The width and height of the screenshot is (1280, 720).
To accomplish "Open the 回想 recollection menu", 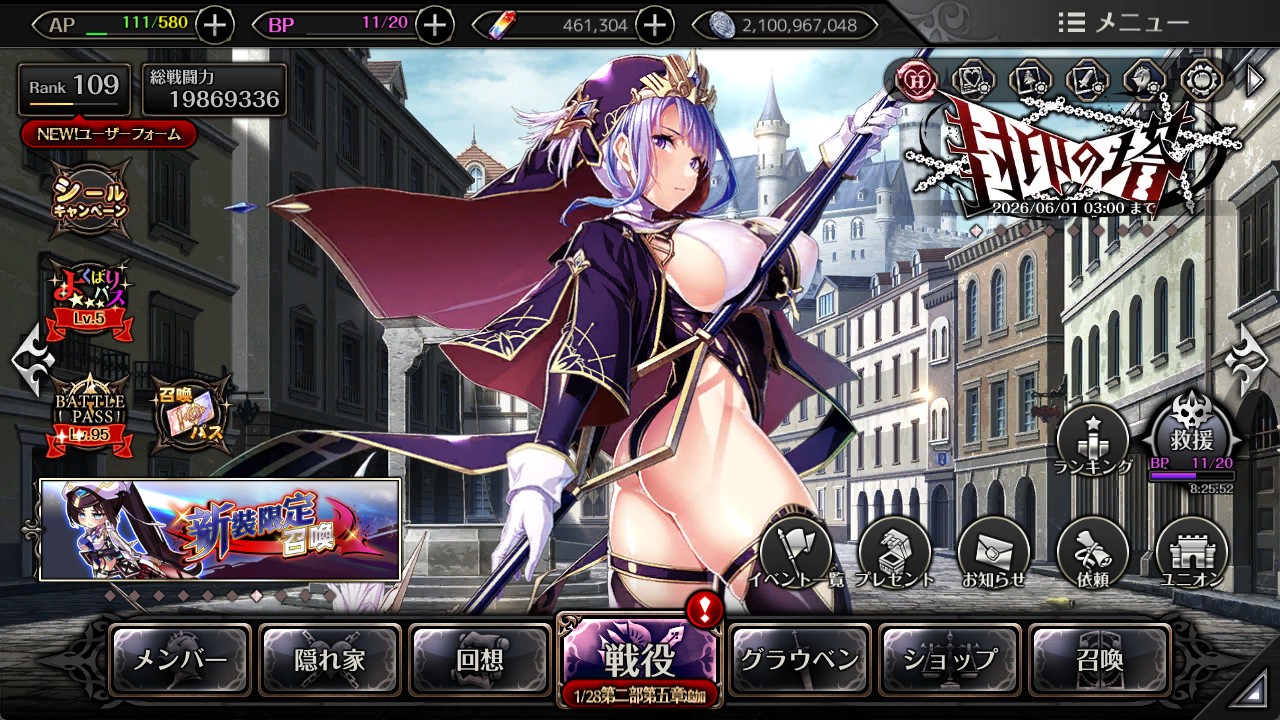I will click(x=480, y=660).
